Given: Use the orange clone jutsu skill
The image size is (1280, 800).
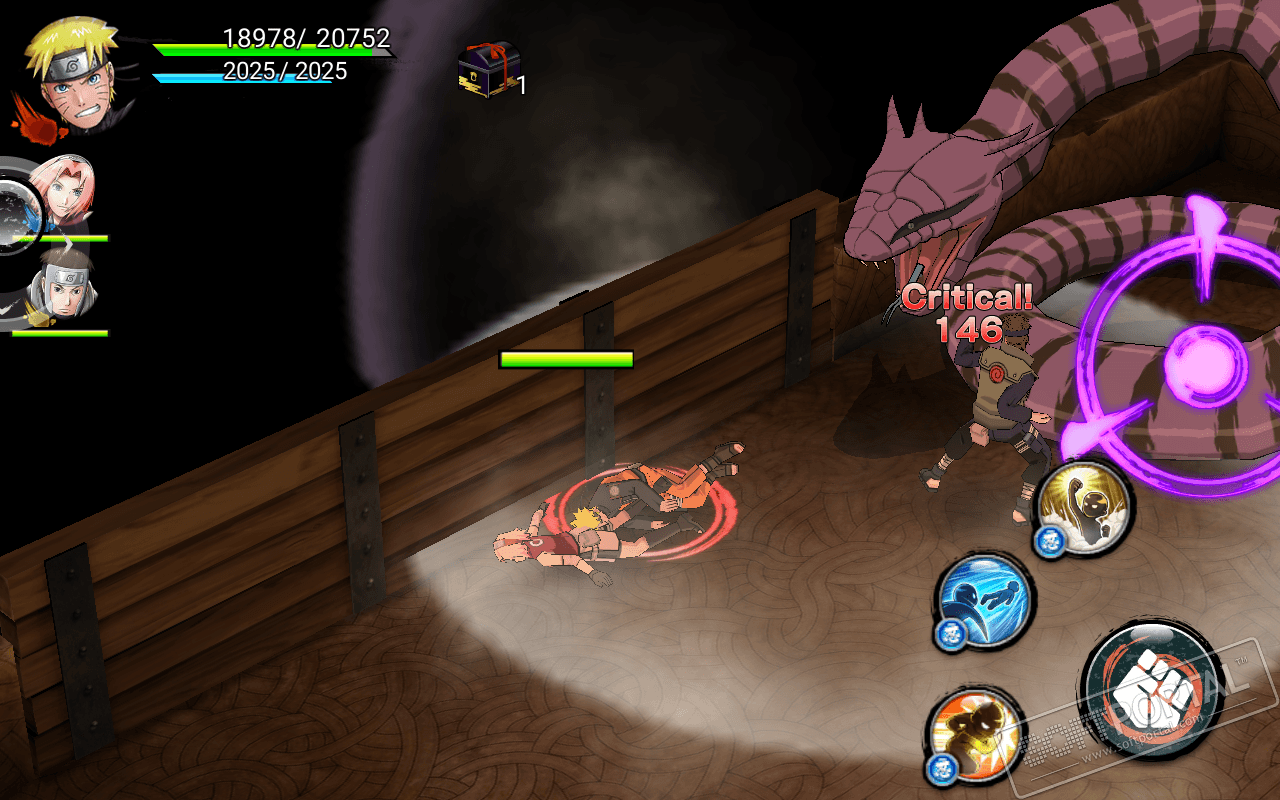Looking at the screenshot, I should pos(974,735).
